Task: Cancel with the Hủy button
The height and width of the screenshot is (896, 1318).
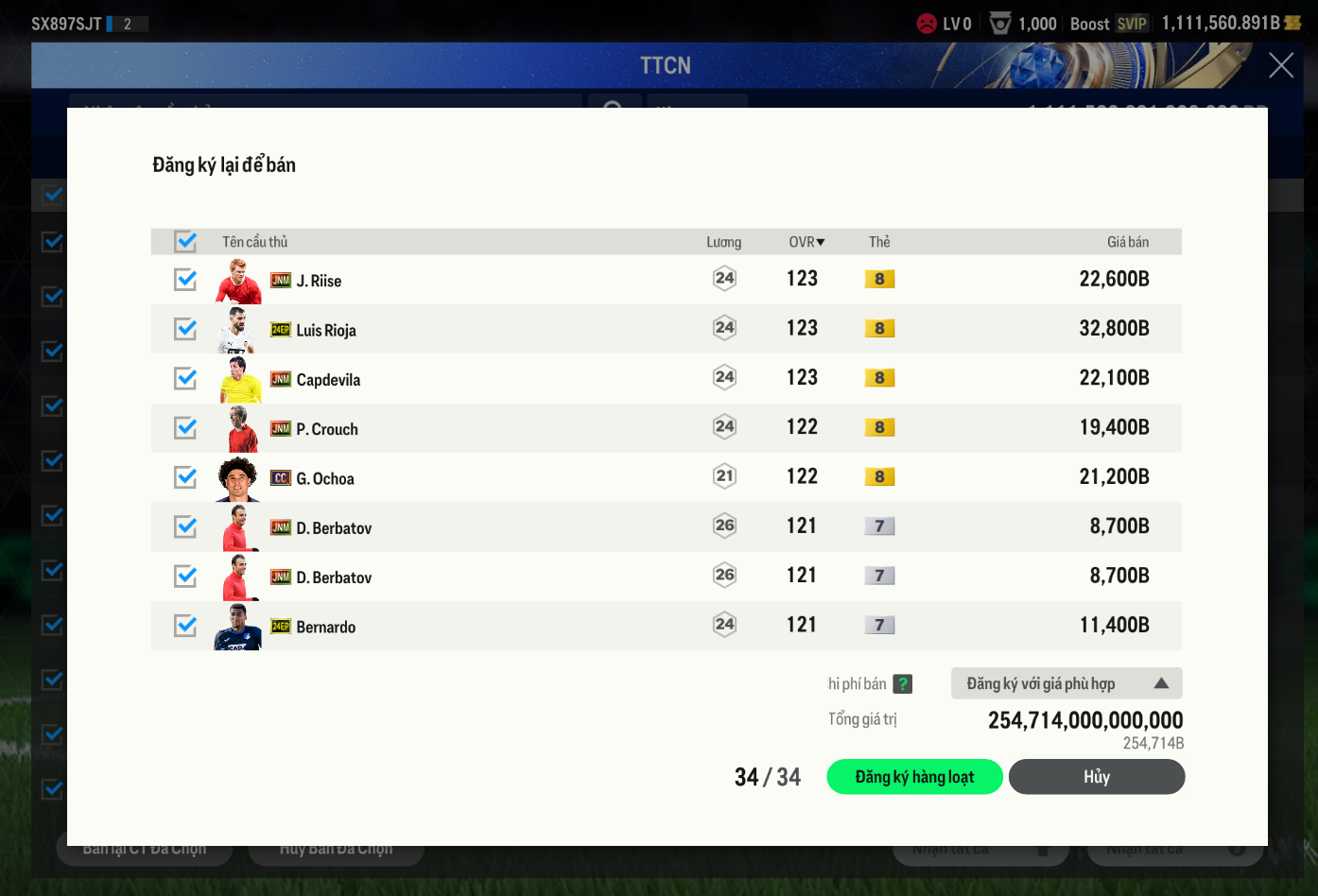Action: click(1096, 777)
